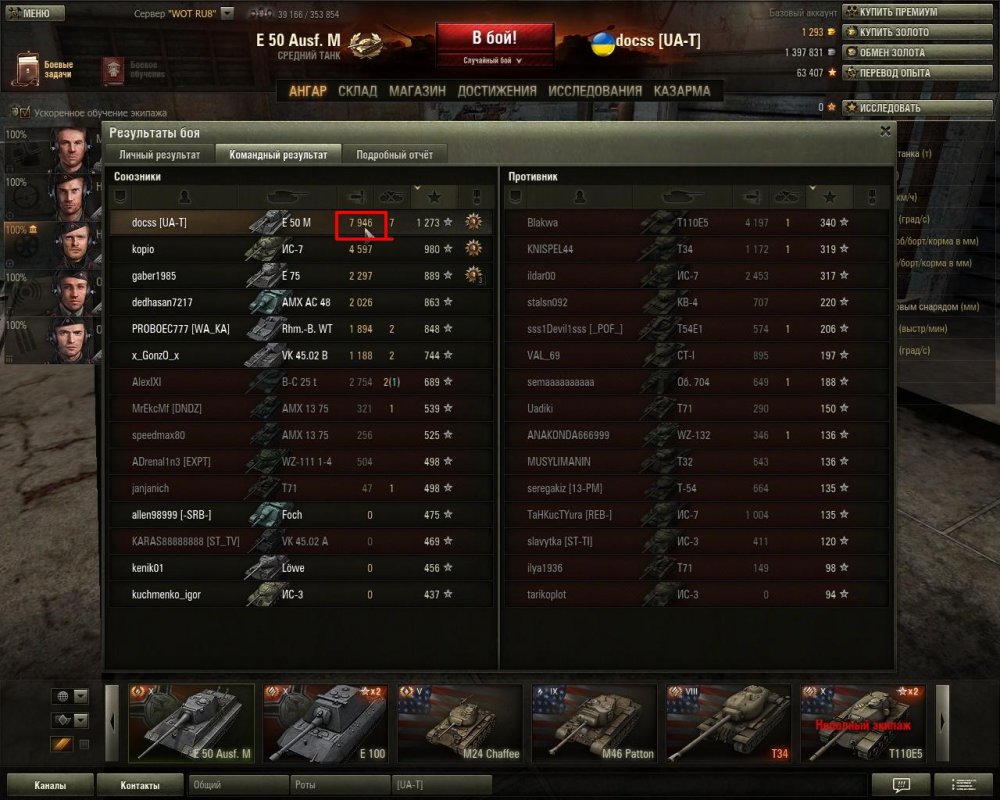Open the Магазин section
The width and height of the screenshot is (1000, 800).
pos(417,91)
